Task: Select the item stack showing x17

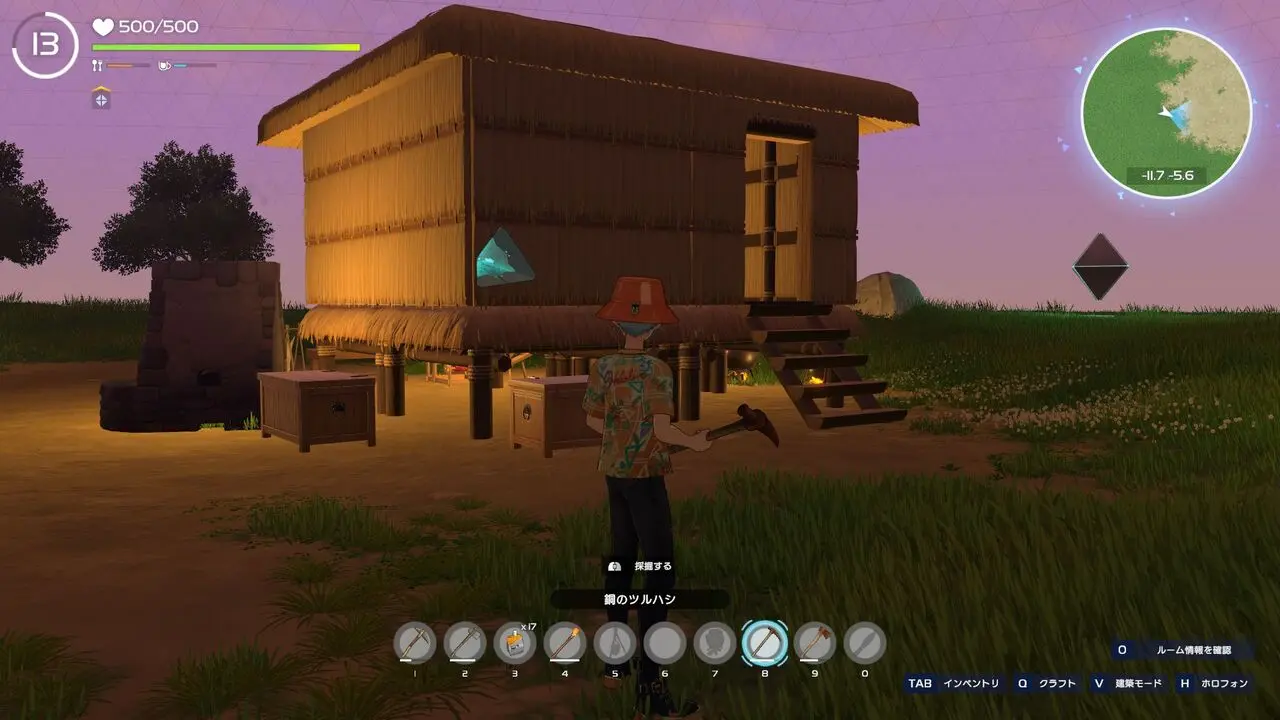Action: click(x=514, y=643)
